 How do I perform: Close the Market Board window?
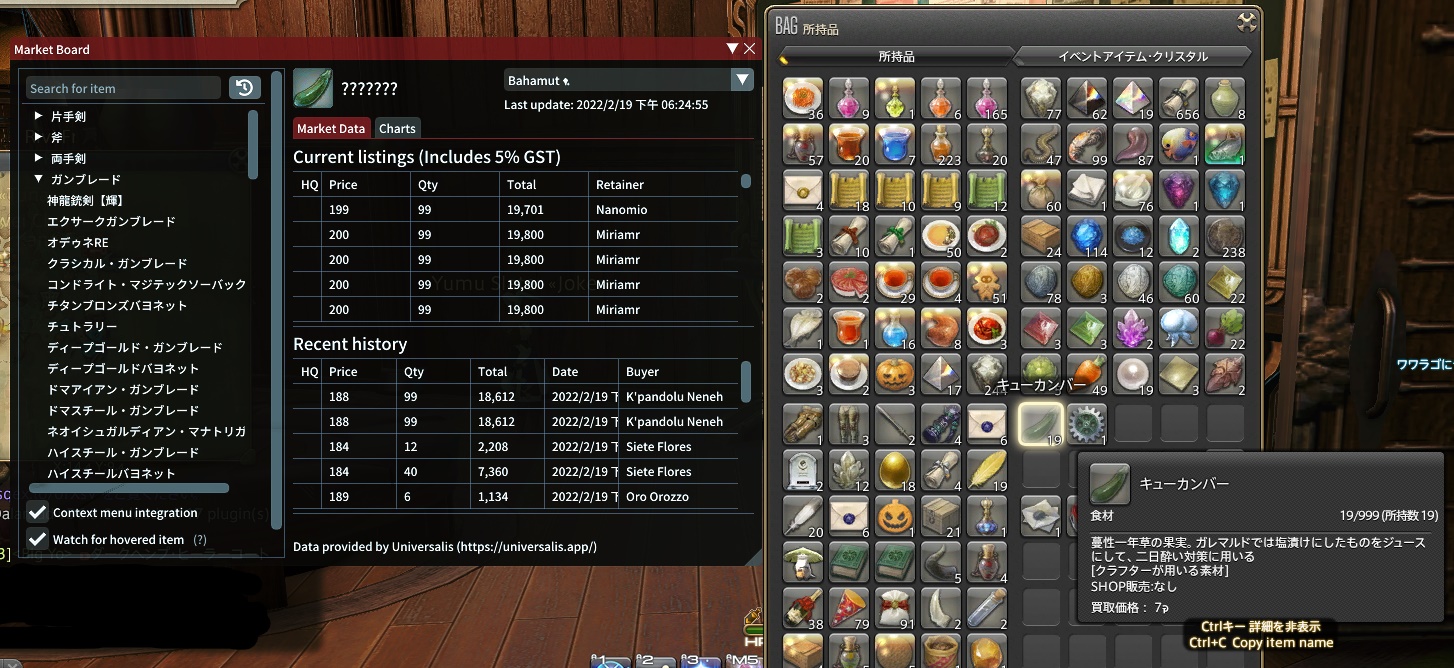[x=750, y=48]
